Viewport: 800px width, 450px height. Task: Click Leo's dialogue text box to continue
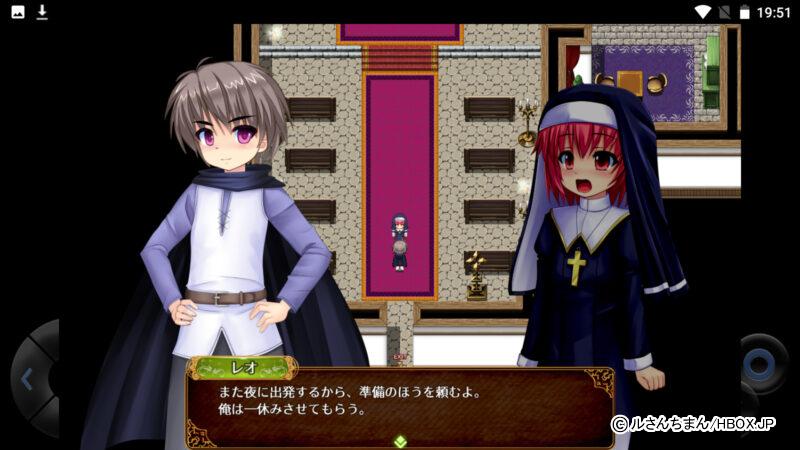400,400
